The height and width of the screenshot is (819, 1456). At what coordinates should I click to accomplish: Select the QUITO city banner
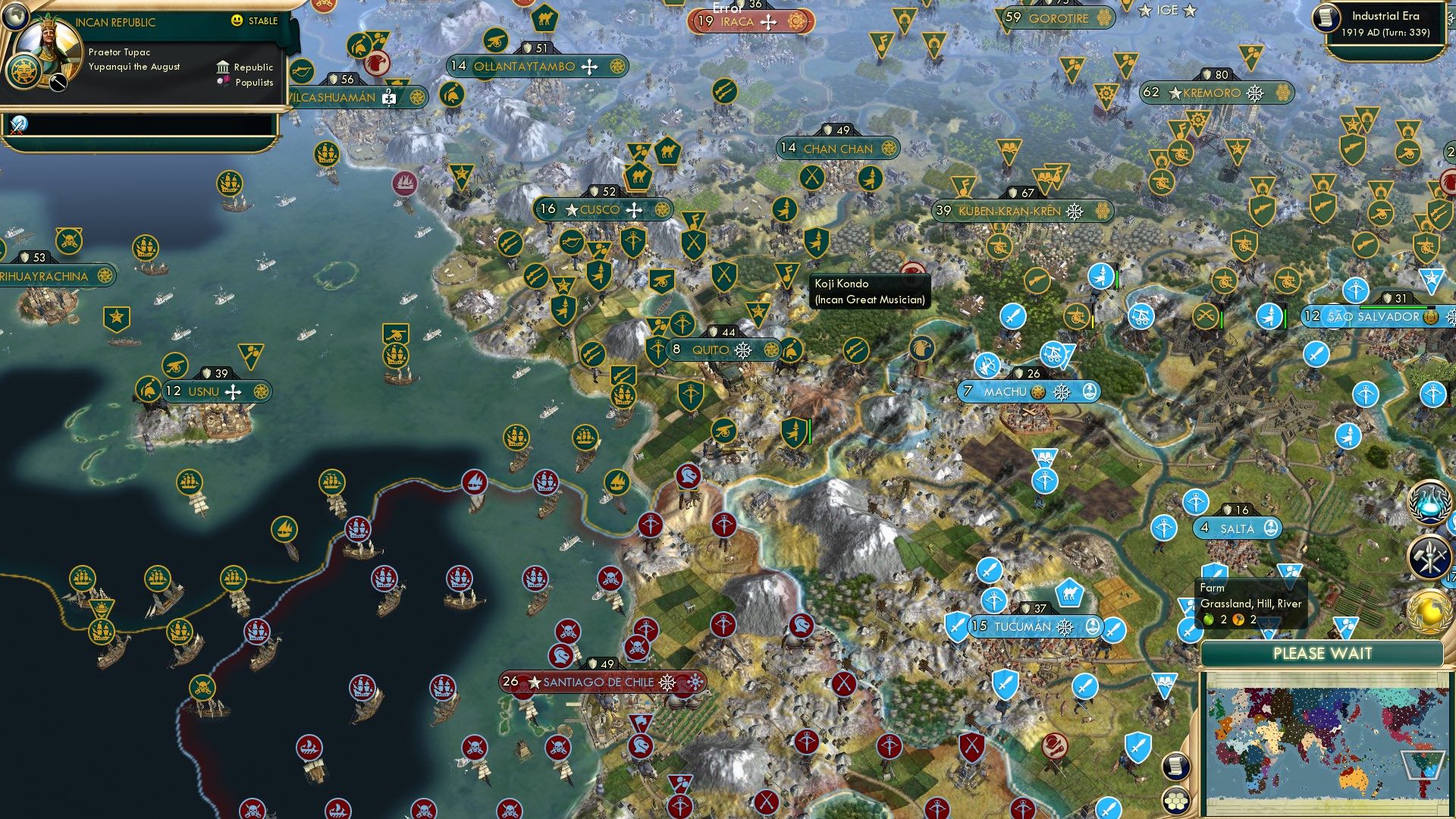pos(710,350)
